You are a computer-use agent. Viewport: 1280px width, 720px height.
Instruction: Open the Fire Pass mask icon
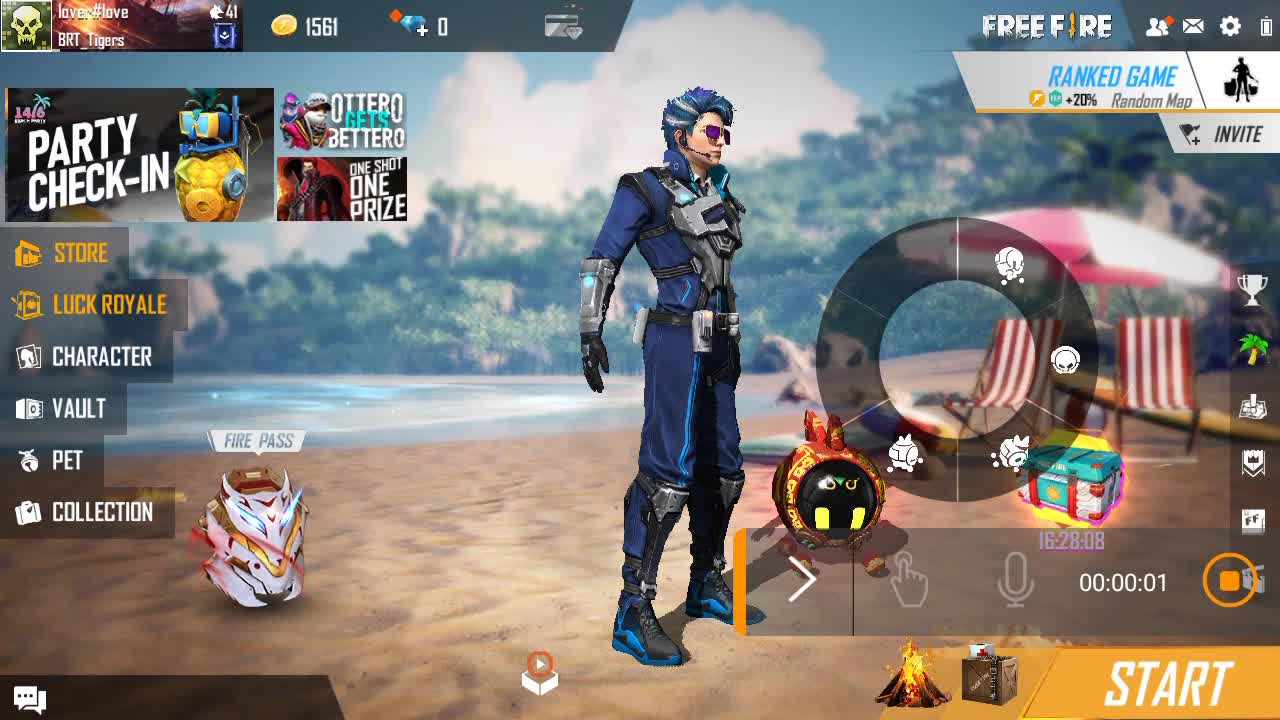pyautogui.click(x=254, y=535)
